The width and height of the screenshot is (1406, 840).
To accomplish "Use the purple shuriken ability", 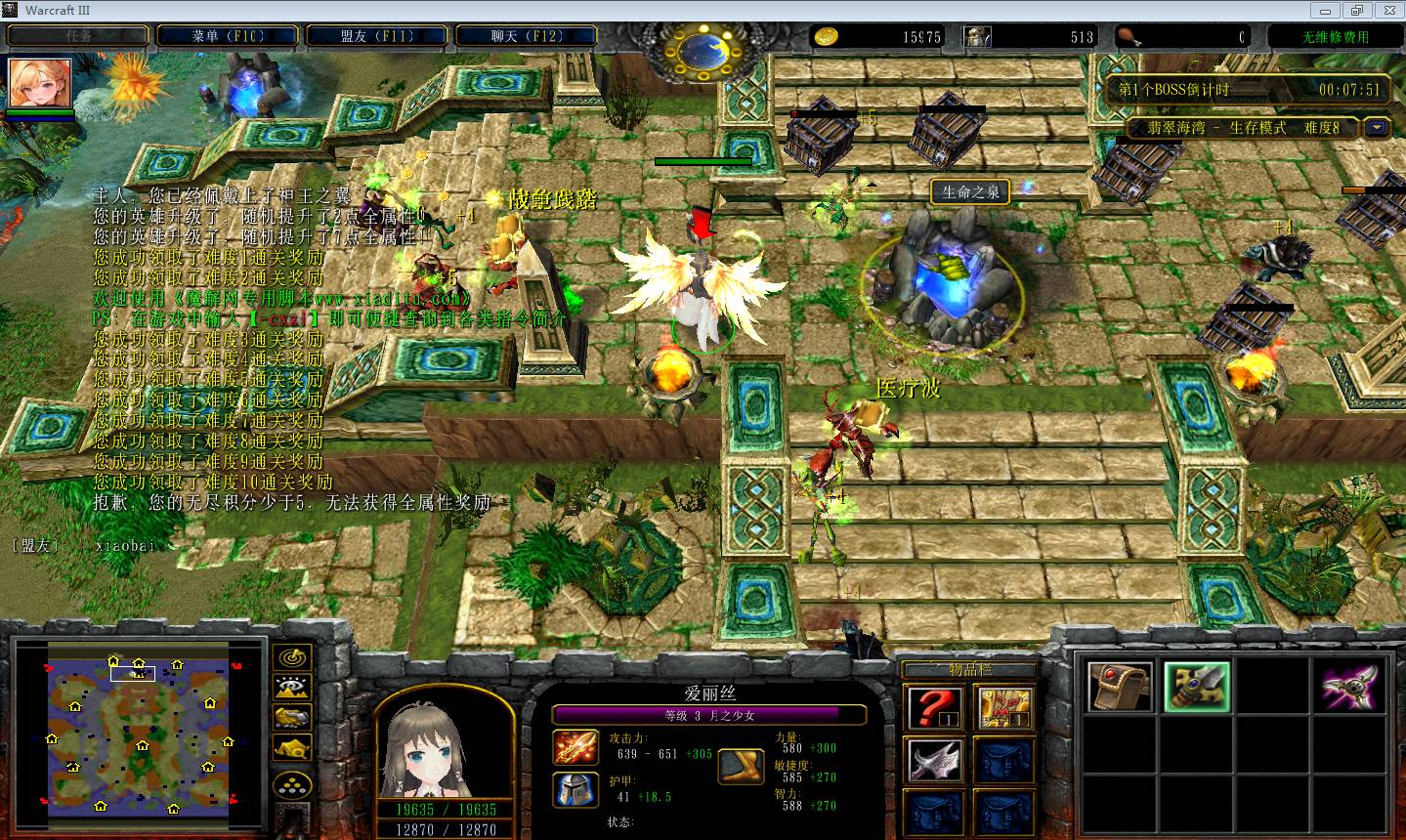I will (x=1350, y=686).
